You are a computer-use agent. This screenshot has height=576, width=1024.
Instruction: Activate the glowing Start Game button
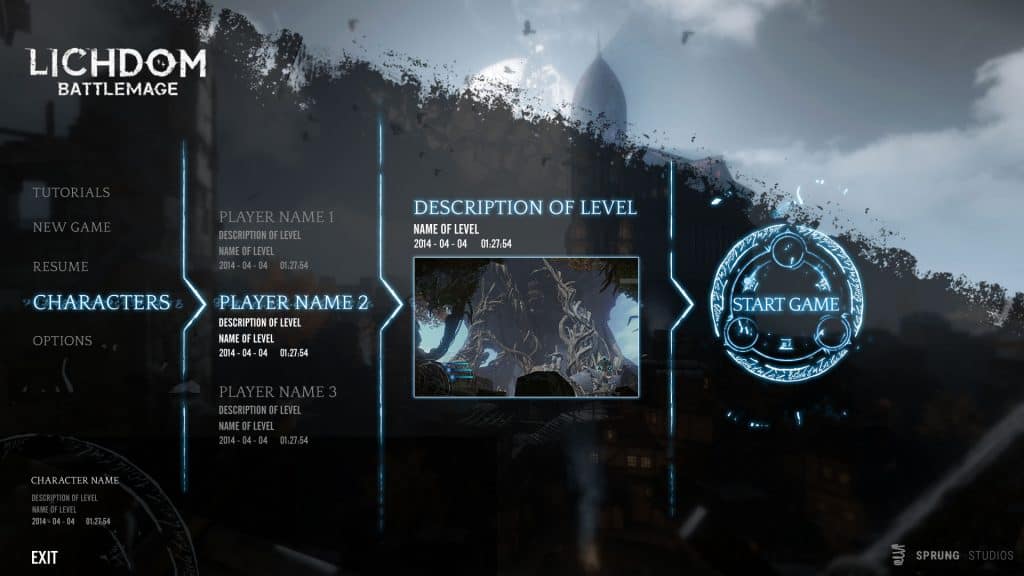coord(785,304)
